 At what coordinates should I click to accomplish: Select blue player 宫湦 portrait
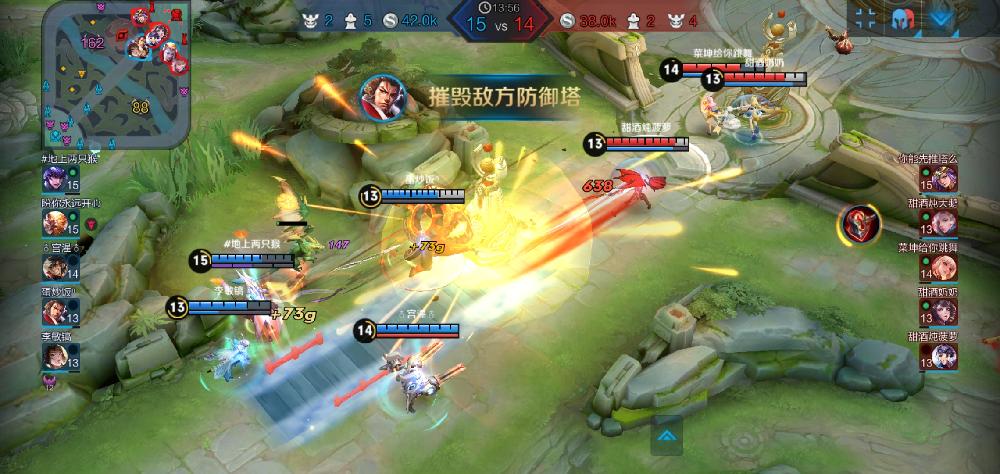(53, 267)
